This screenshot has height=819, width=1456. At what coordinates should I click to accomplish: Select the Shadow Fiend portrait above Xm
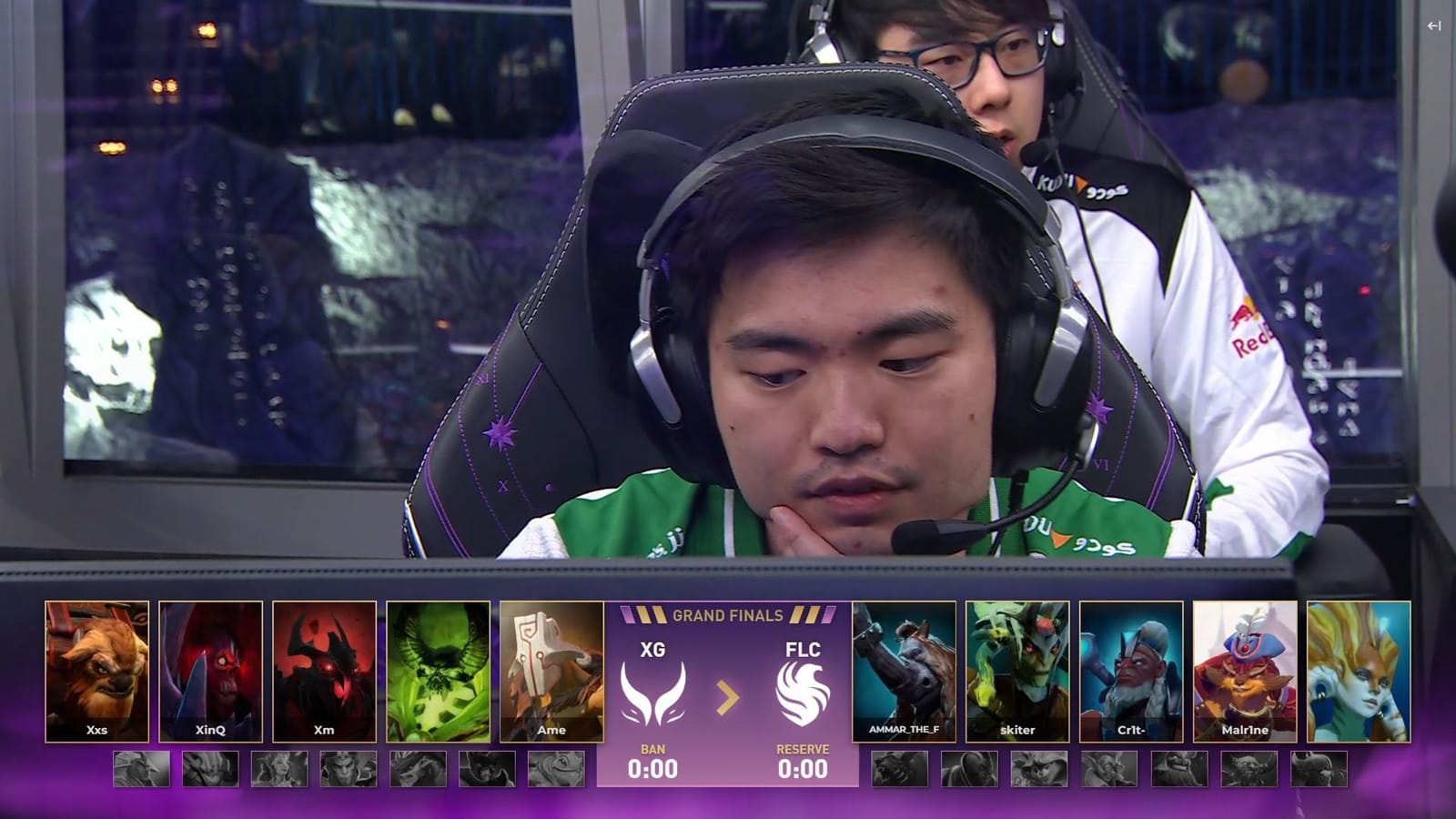(324, 669)
